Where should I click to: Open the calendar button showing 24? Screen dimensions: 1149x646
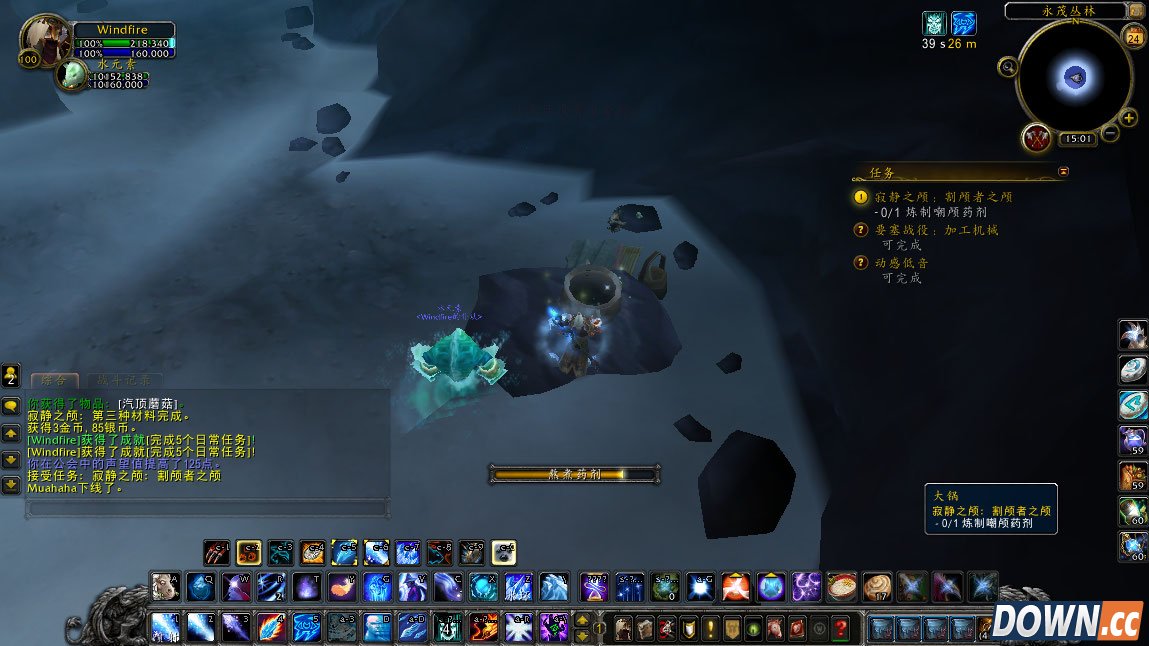(1134, 39)
